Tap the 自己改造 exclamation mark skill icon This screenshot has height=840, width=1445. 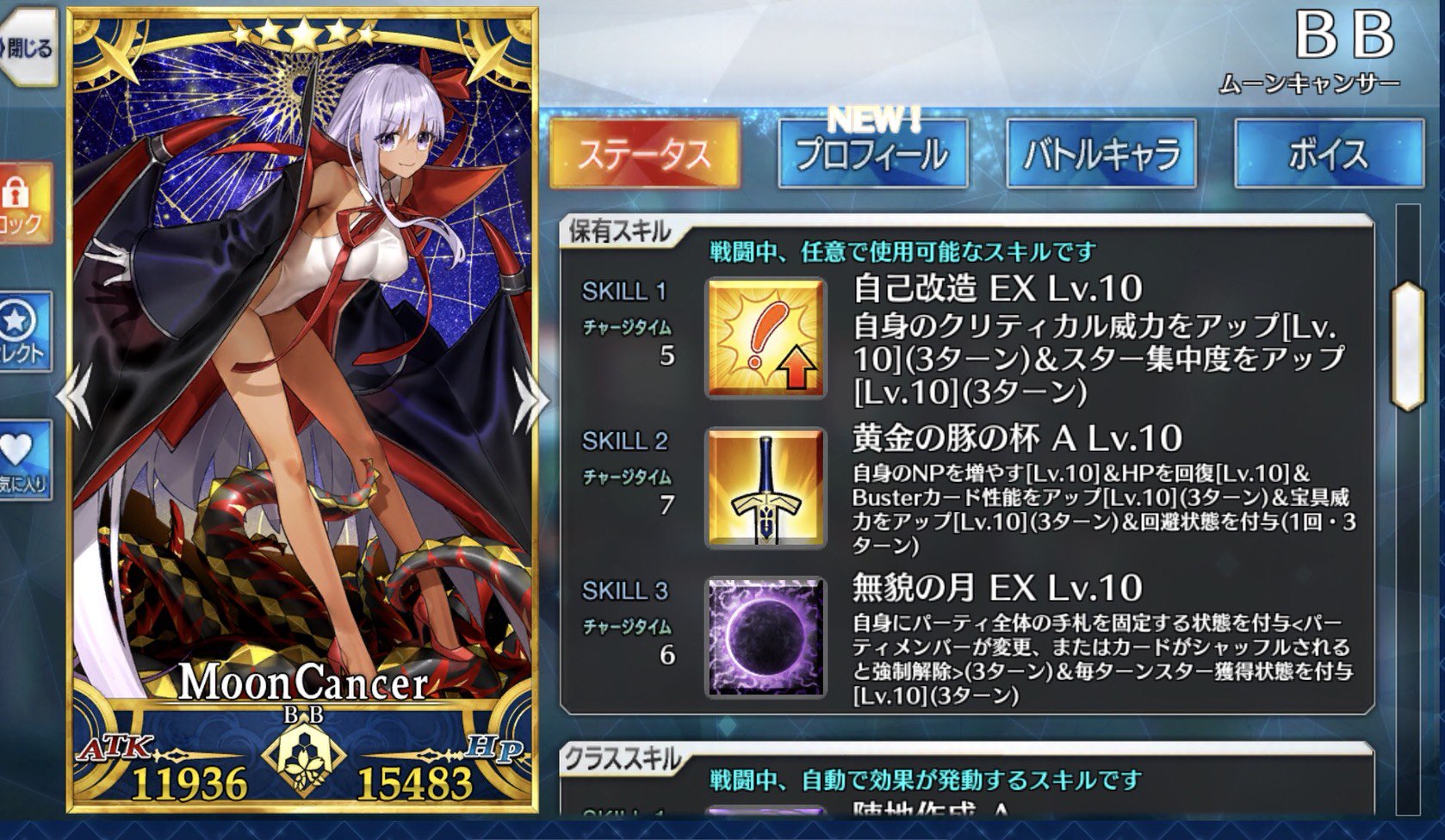[764, 336]
